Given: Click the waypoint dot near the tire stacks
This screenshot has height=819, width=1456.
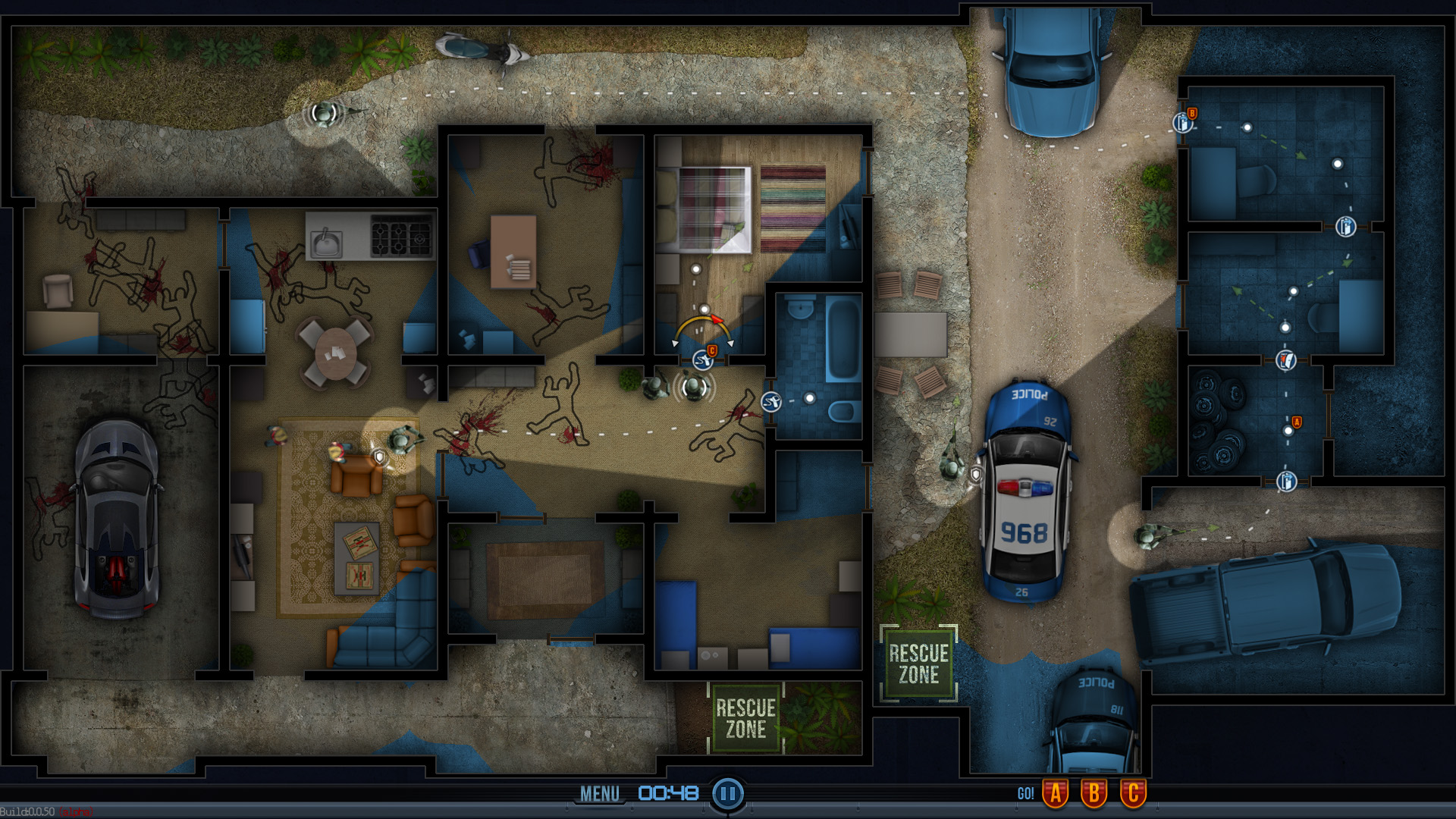Looking at the screenshot, I should click(x=1288, y=431).
